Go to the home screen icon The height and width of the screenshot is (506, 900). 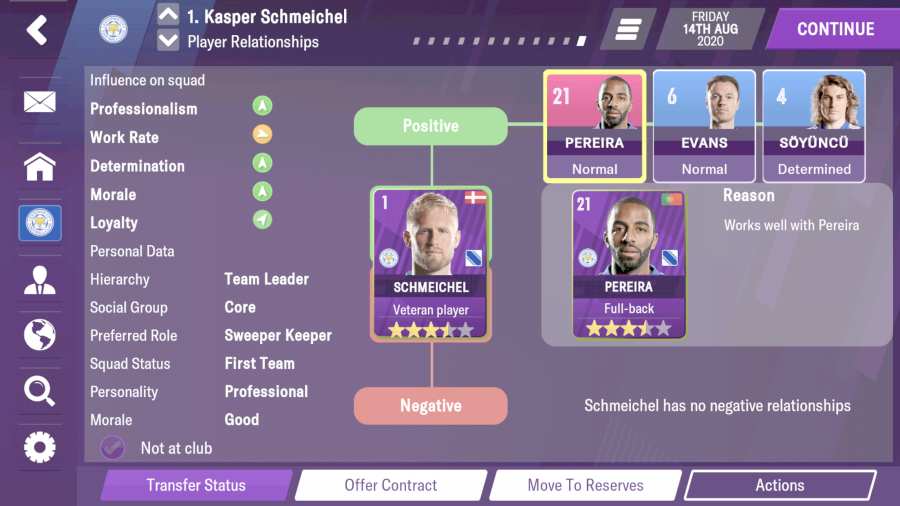tap(40, 166)
